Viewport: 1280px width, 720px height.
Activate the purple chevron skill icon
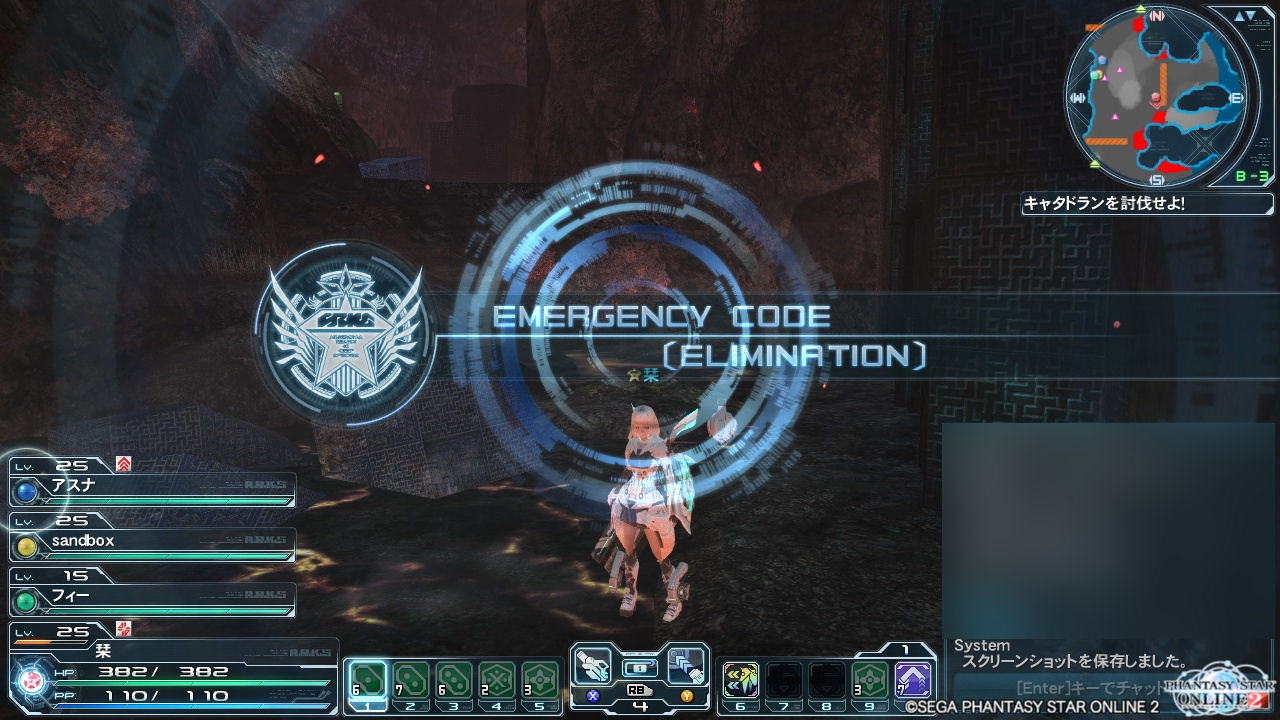tap(913, 680)
